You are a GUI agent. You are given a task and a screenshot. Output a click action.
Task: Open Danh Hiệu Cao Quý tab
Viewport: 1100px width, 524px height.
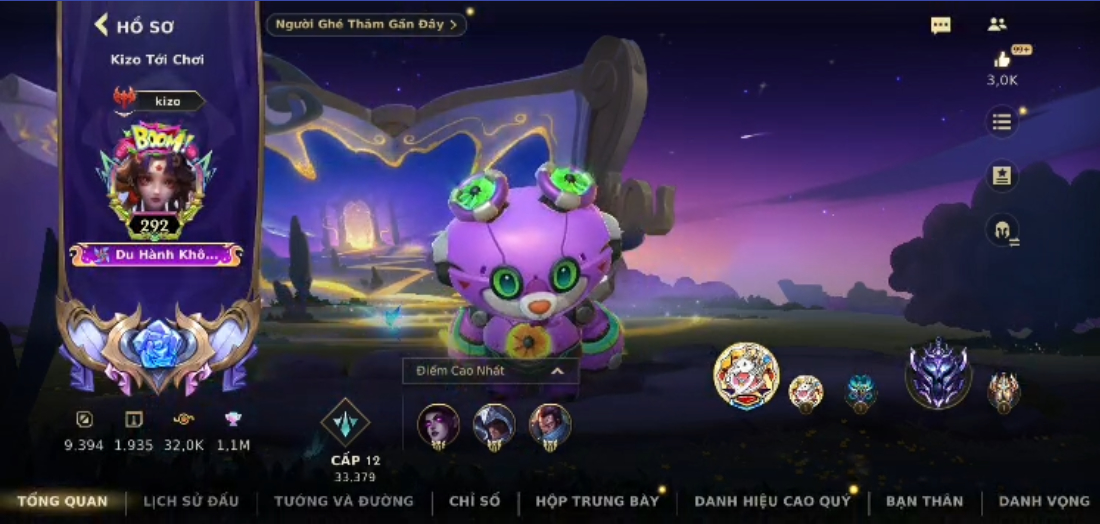pyautogui.click(x=772, y=501)
